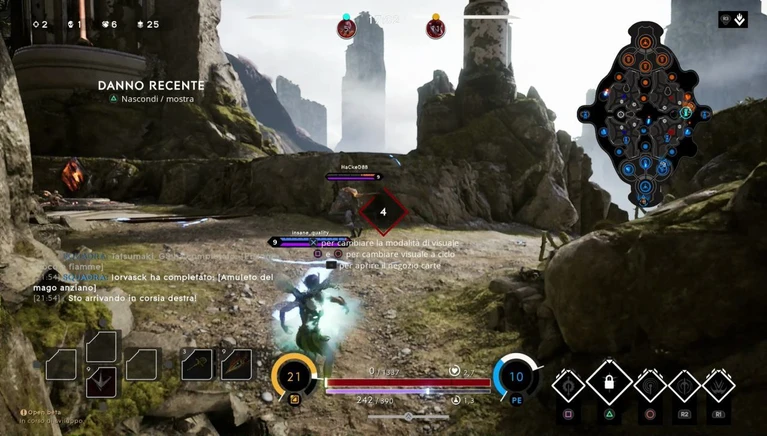Viewport: 767px width, 436px height.
Task: Click the teal allied team icon at top
Action: 346,28
